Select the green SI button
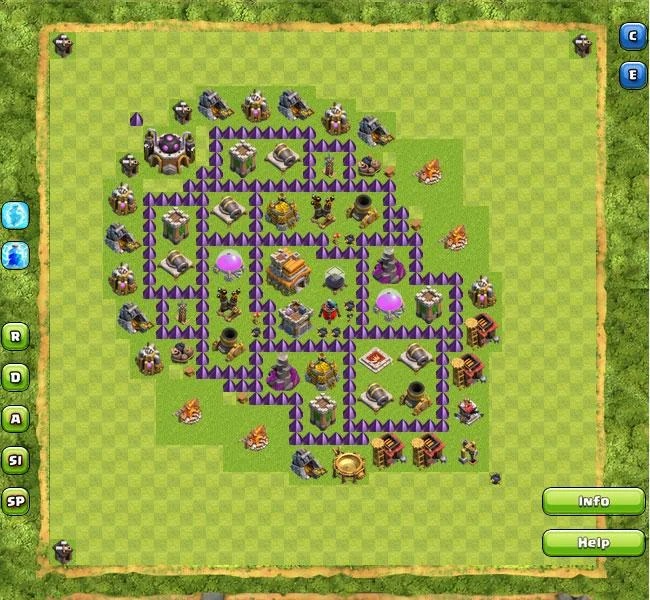This screenshot has width=650, height=600. 15,460
